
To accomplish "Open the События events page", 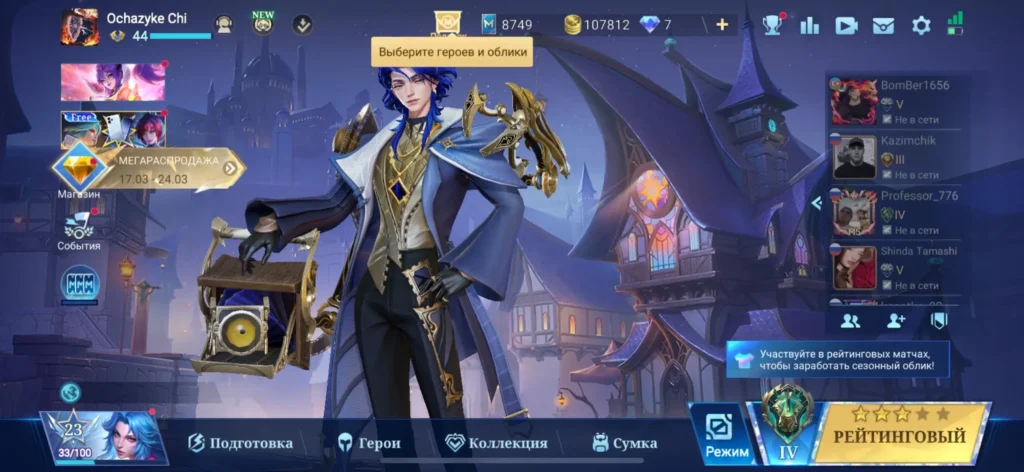I will [78, 233].
